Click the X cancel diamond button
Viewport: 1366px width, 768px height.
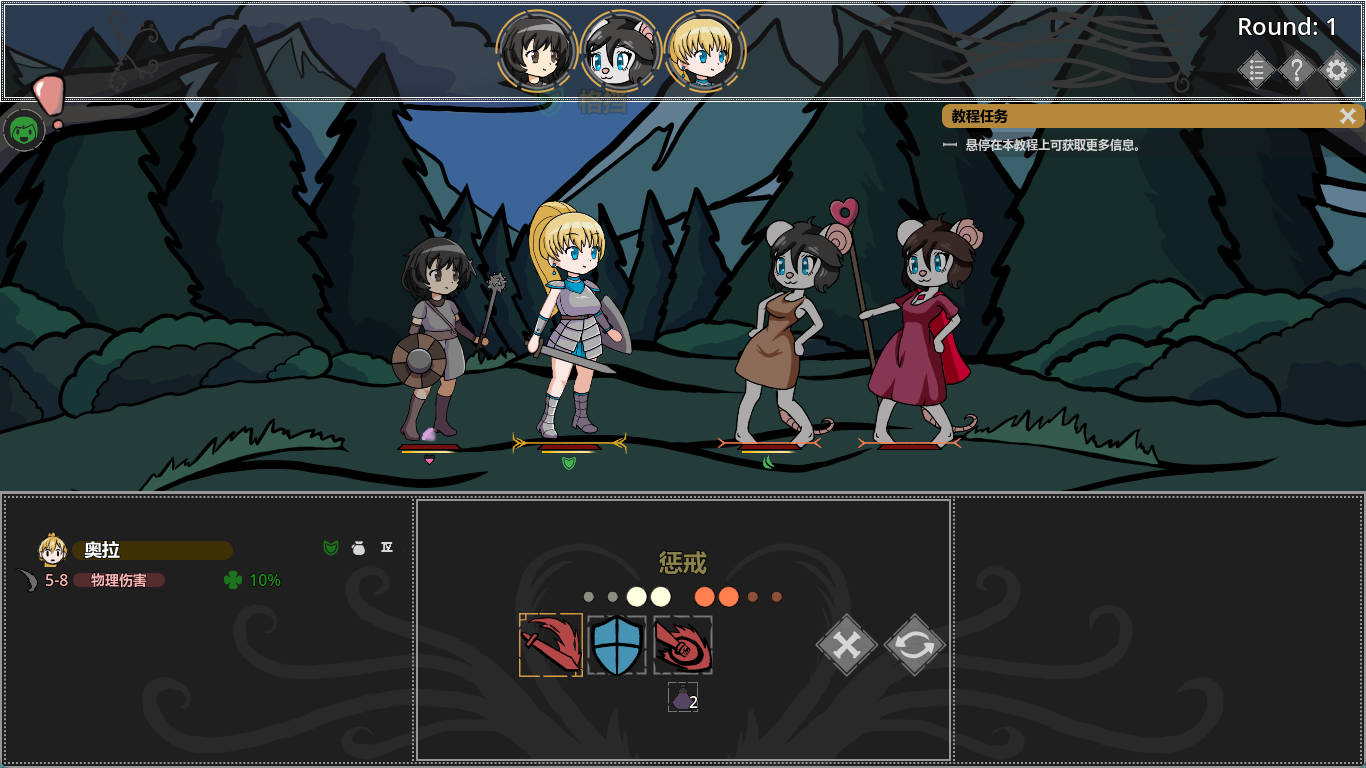click(x=847, y=645)
